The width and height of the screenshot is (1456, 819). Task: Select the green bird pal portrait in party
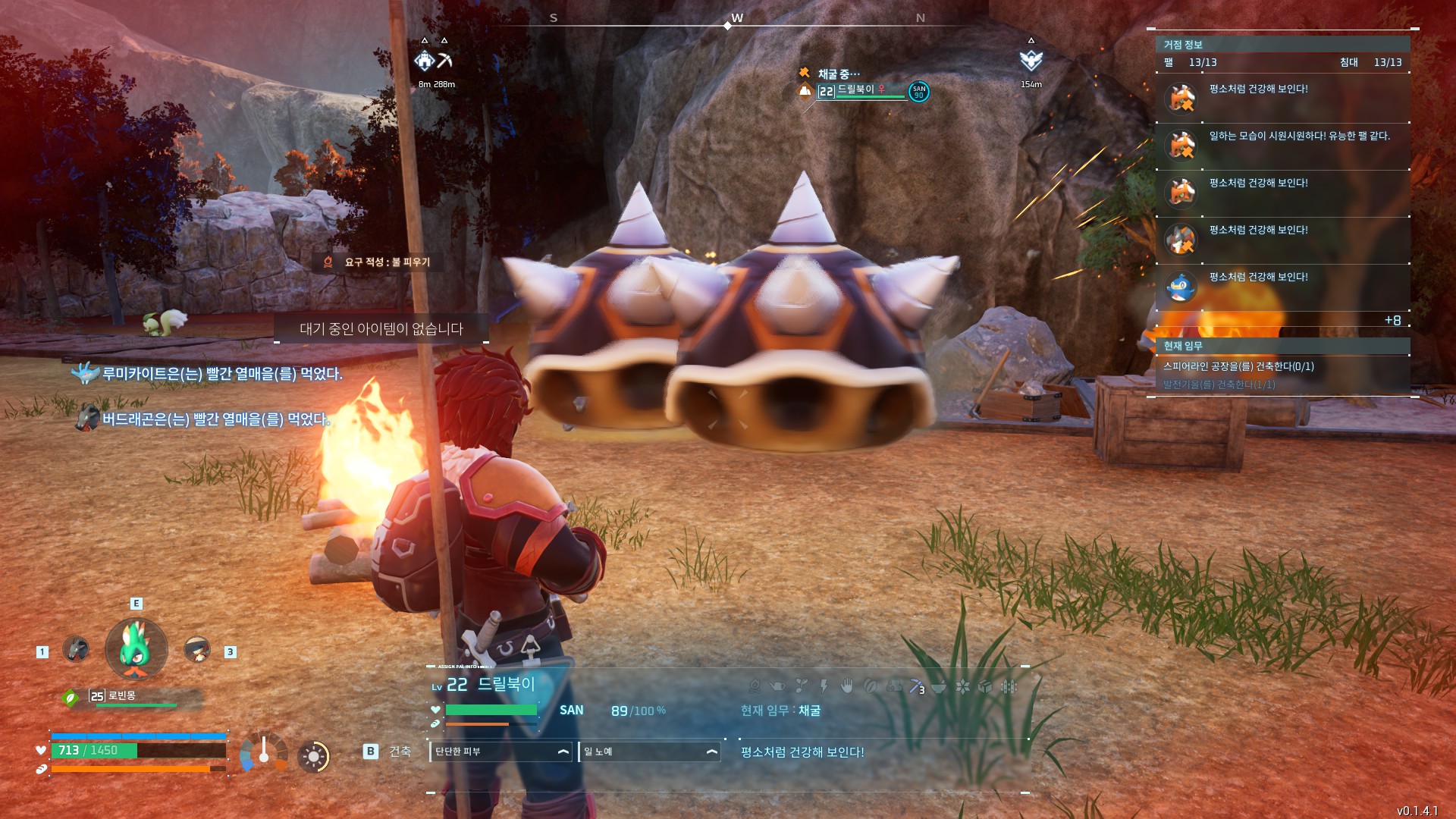[136, 649]
